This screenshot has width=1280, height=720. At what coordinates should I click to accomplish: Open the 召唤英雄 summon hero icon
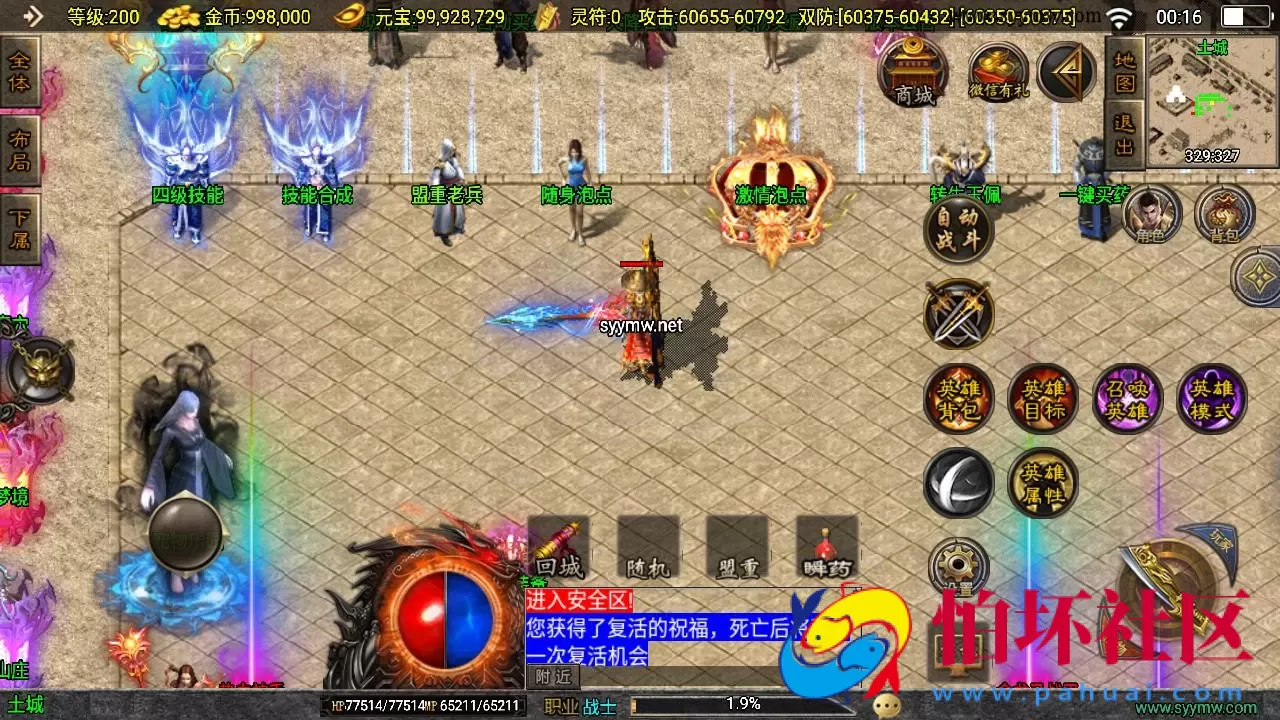click(1127, 398)
